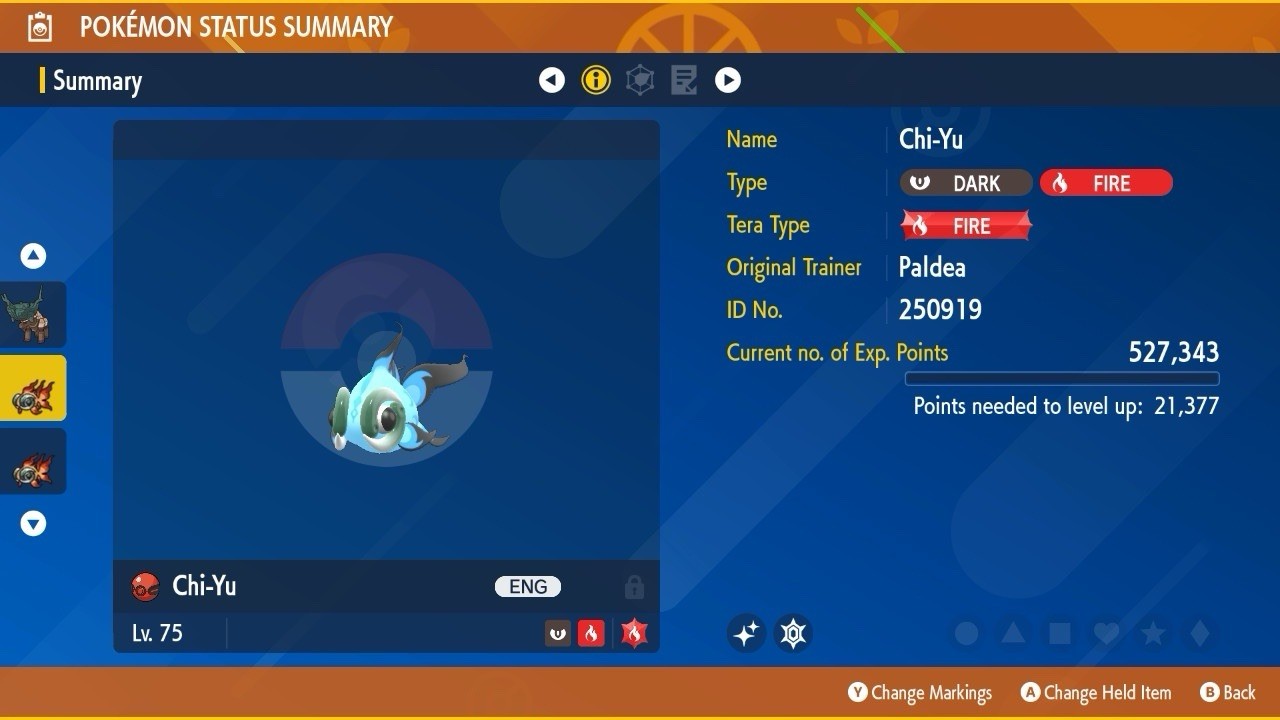Select the highlighted Chi-Yu party slot
Viewport: 1280px width, 720px height.
click(33, 387)
